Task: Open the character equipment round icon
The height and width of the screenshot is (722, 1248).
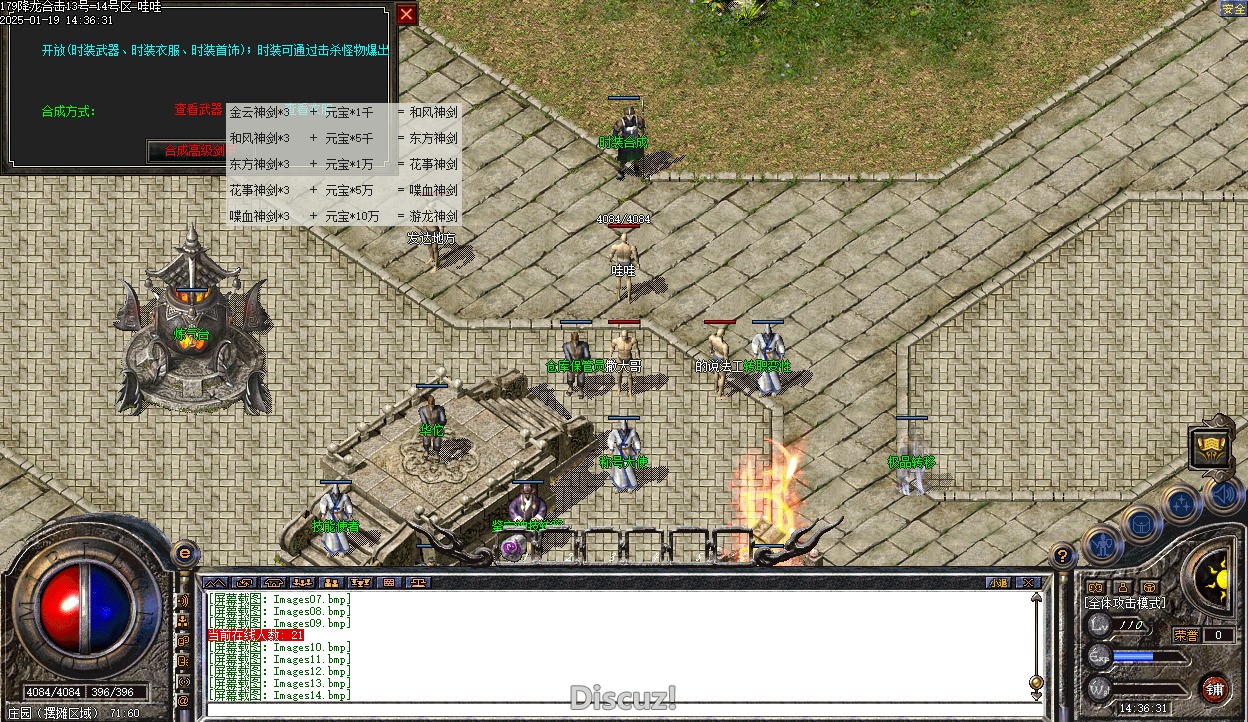Action: pyautogui.click(x=1102, y=544)
